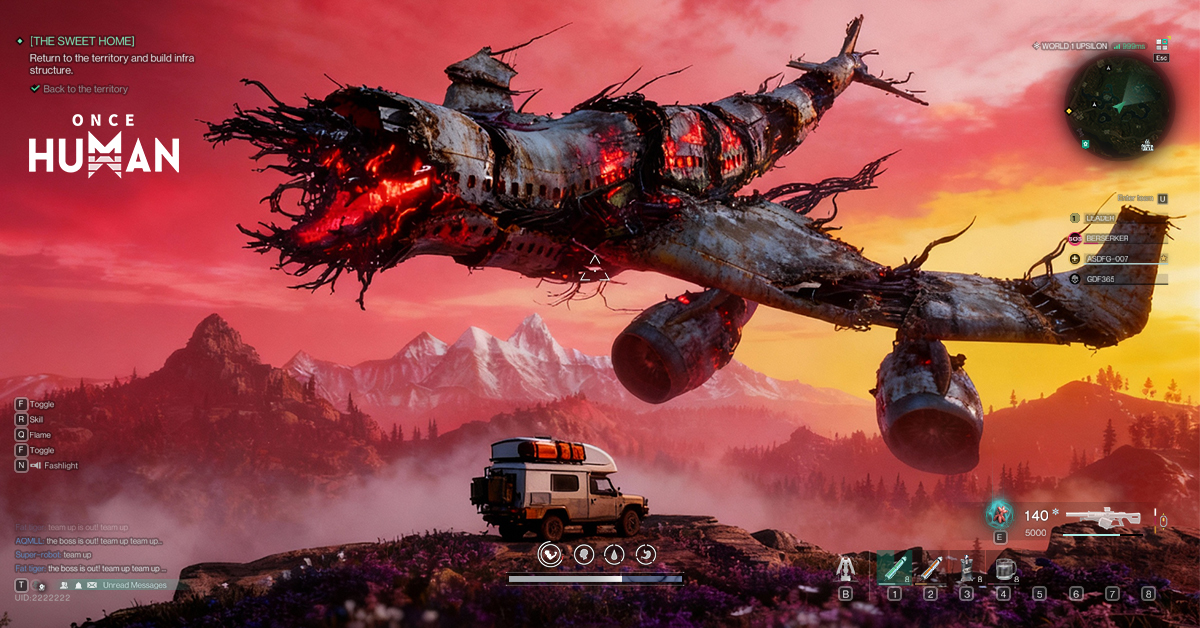Image resolution: width=1200 pixels, height=628 pixels.
Task: Open the bell notifications icon
Action: pos(78,585)
